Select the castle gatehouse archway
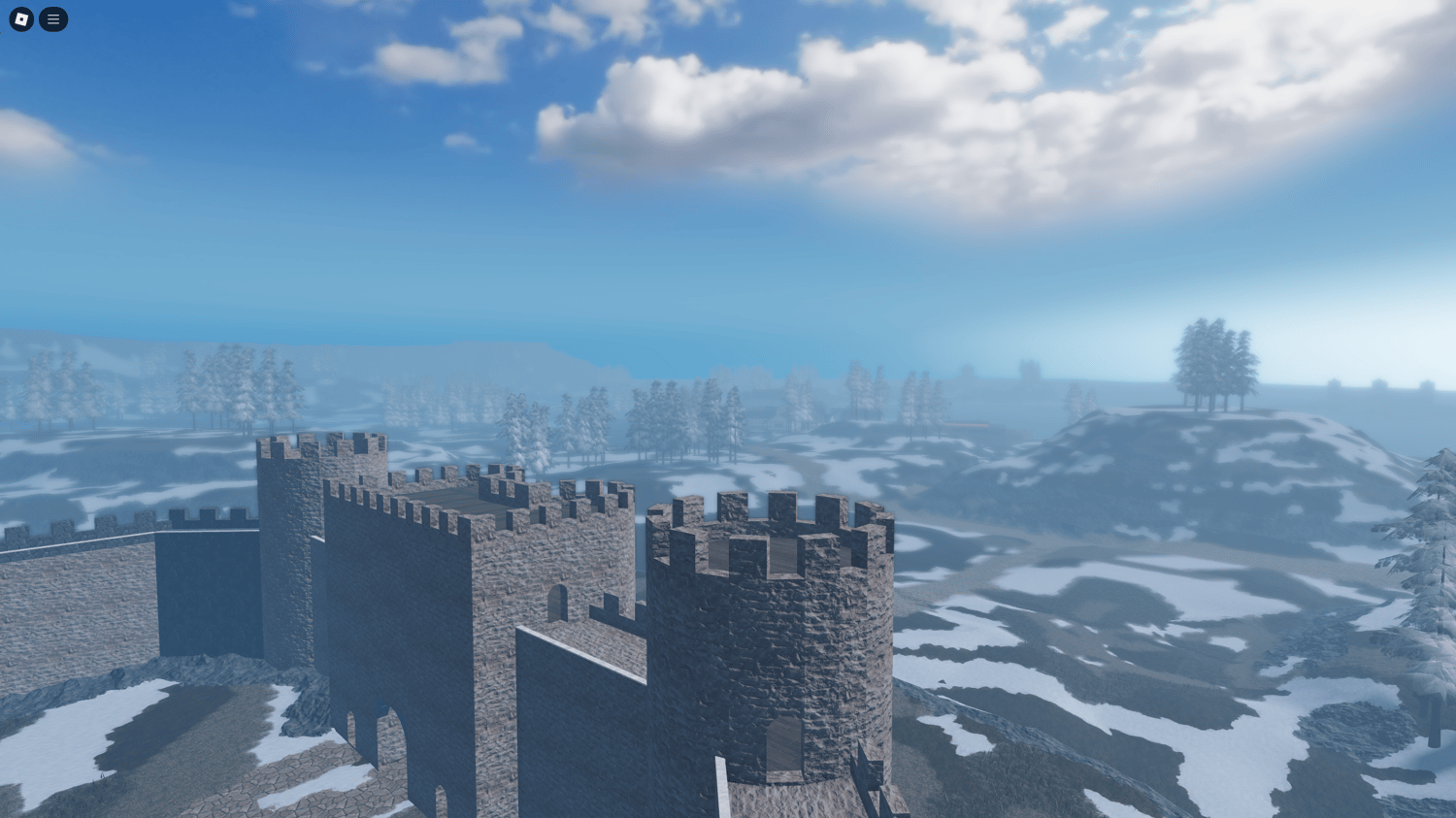The height and width of the screenshot is (818, 1456). pyautogui.click(x=388, y=737)
